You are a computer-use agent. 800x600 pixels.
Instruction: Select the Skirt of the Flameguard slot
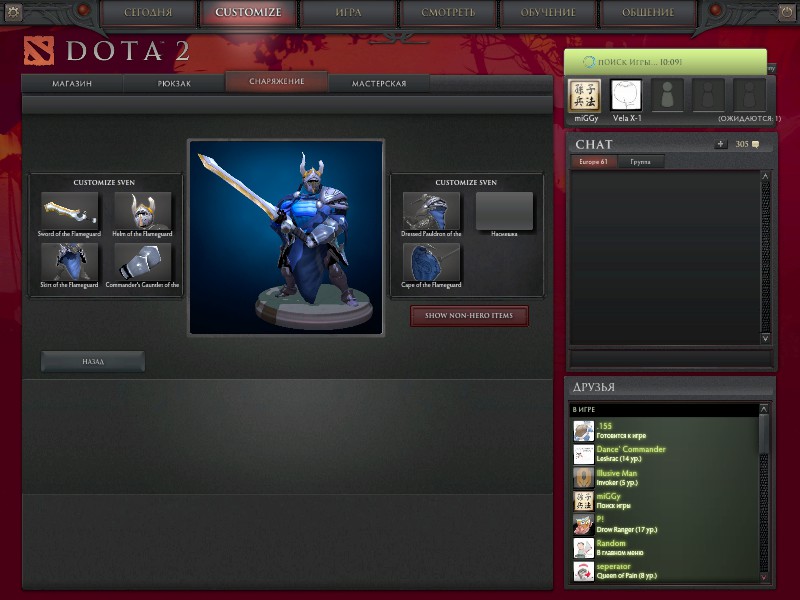69,262
